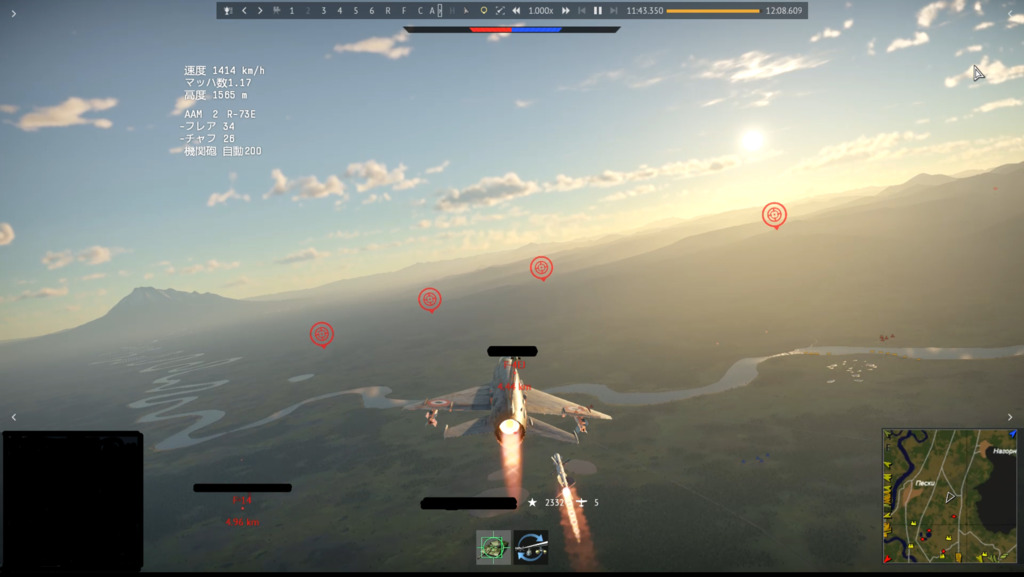The image size is (1024, 577).
Task: Fast-forward the replay speed
Action: [x=566, y=10]
